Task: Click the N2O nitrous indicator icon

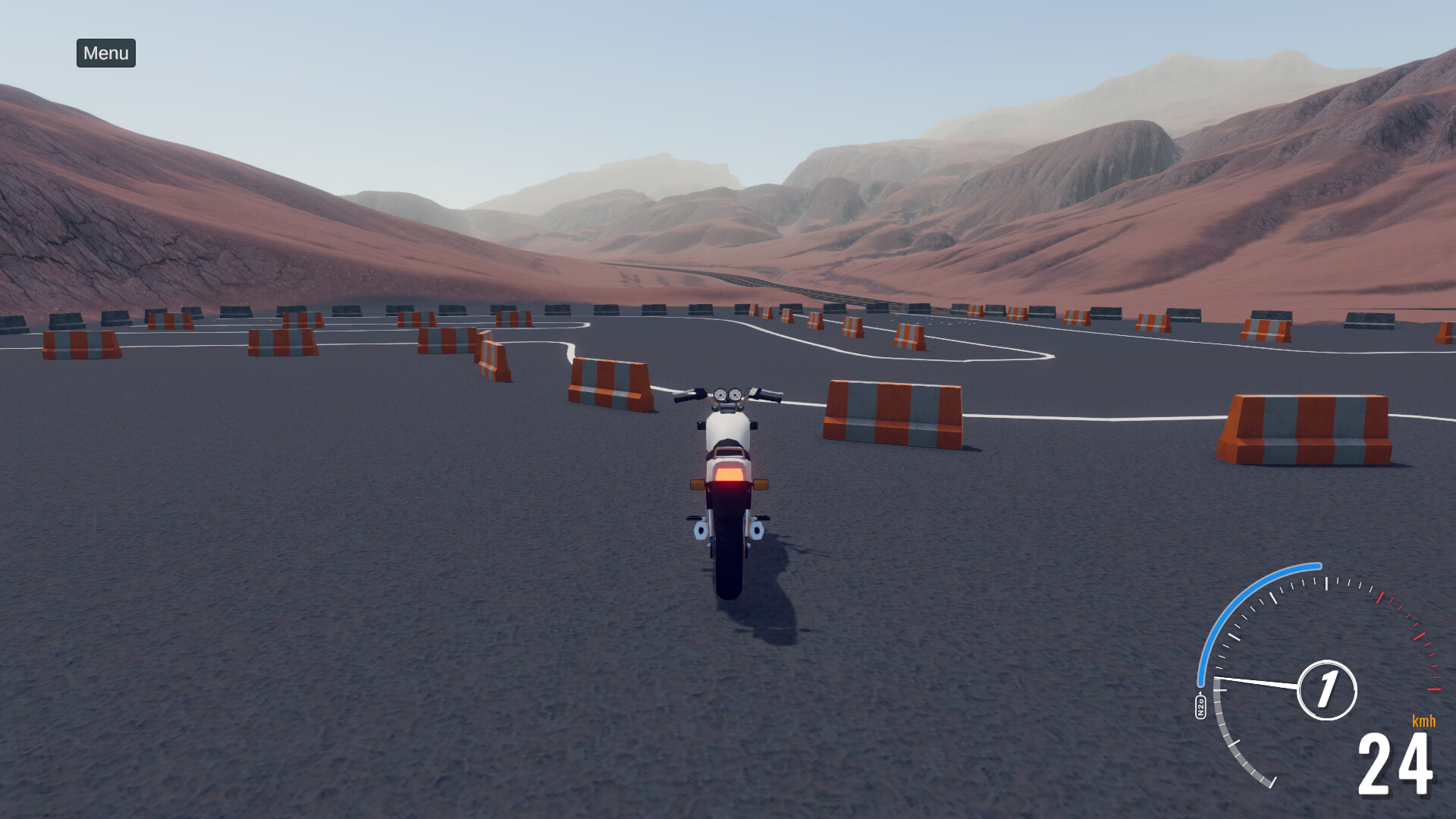Action: [x=1200, y=704]
